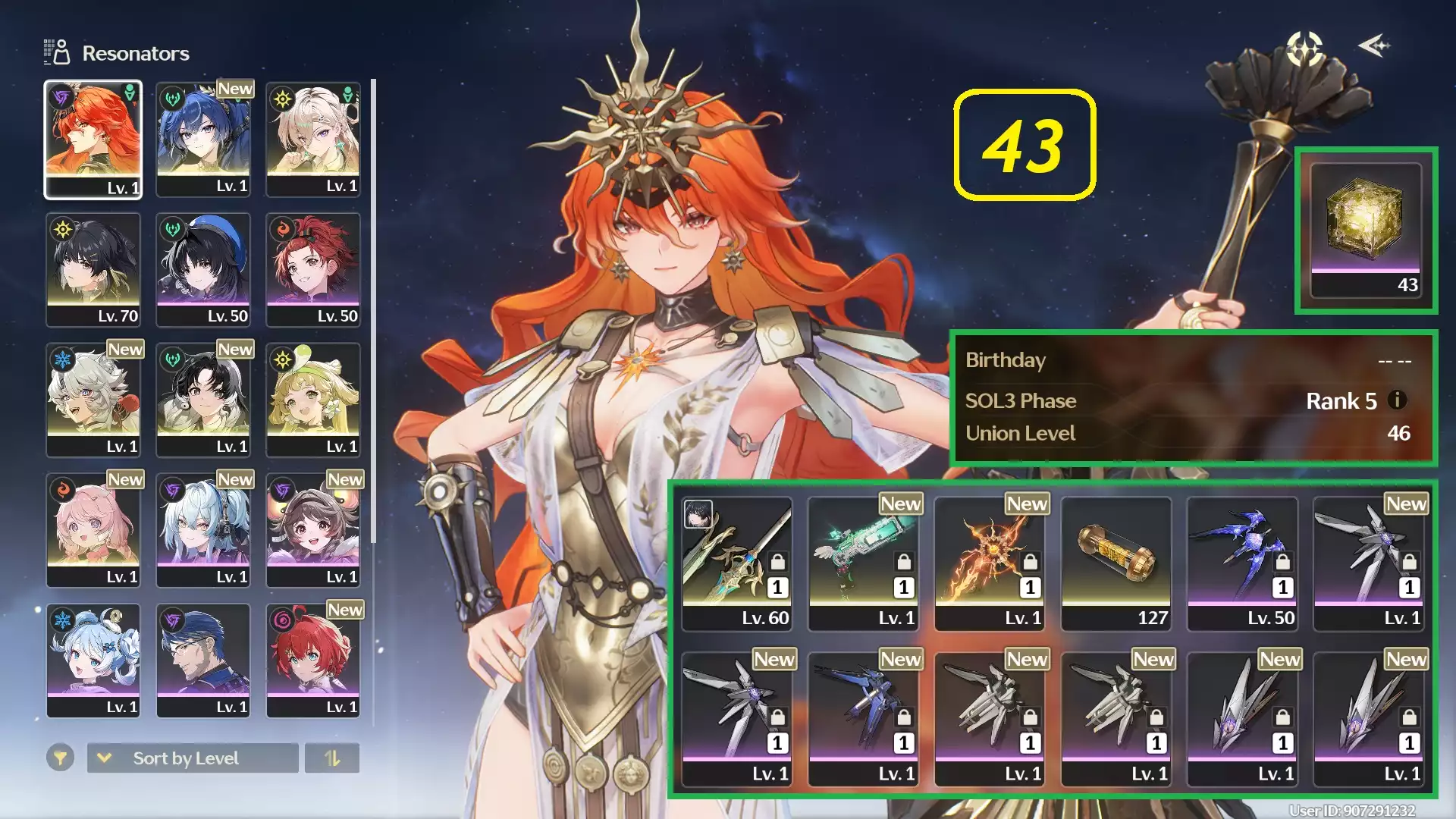Pick the level 50 blue rectifier weapon
1456x819 pixels.
[x=1242, y=563]
